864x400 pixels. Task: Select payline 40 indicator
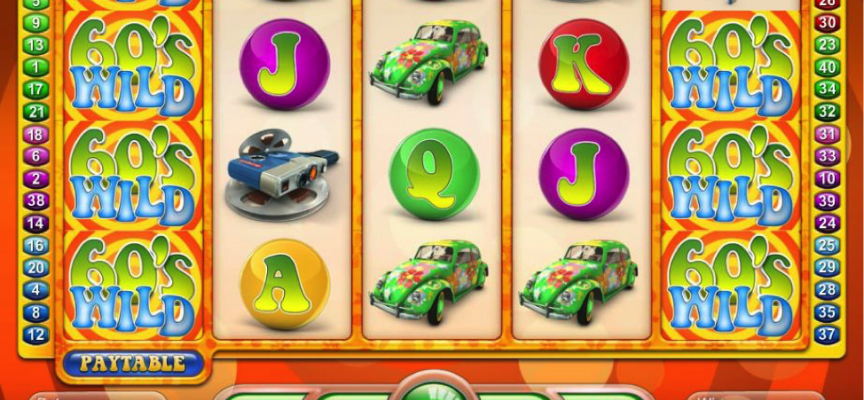click(x=827, y=67)
